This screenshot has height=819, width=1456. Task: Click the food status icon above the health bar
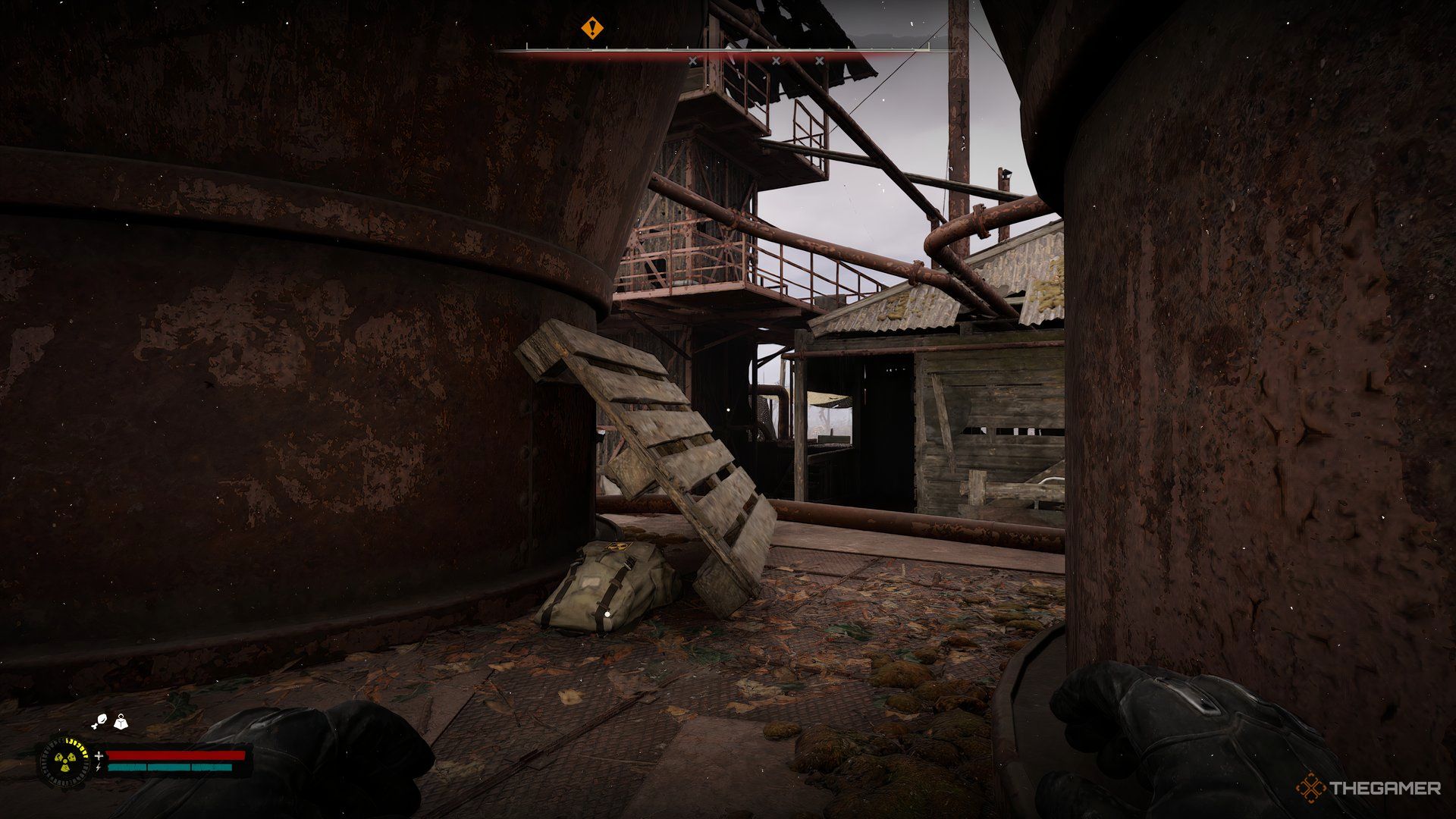point(101,719)
